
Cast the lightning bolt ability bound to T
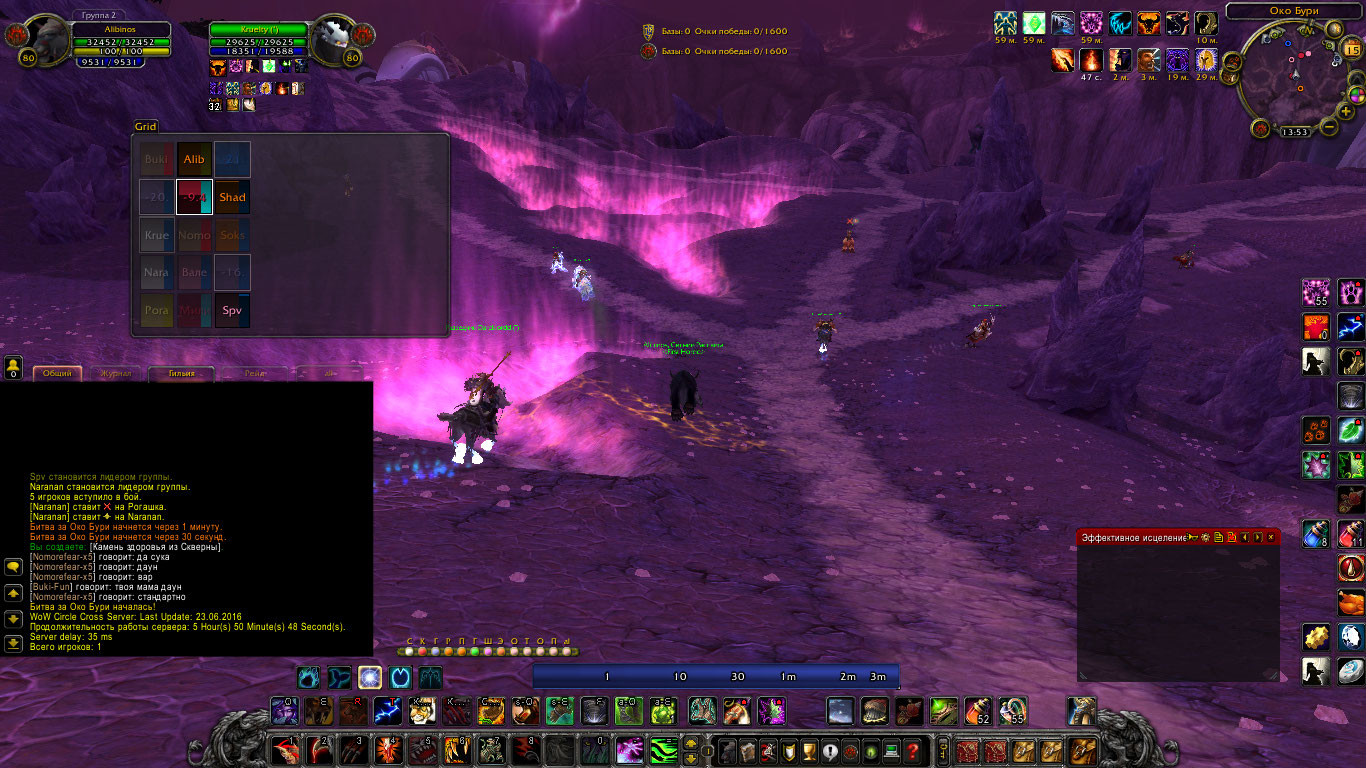387,711
